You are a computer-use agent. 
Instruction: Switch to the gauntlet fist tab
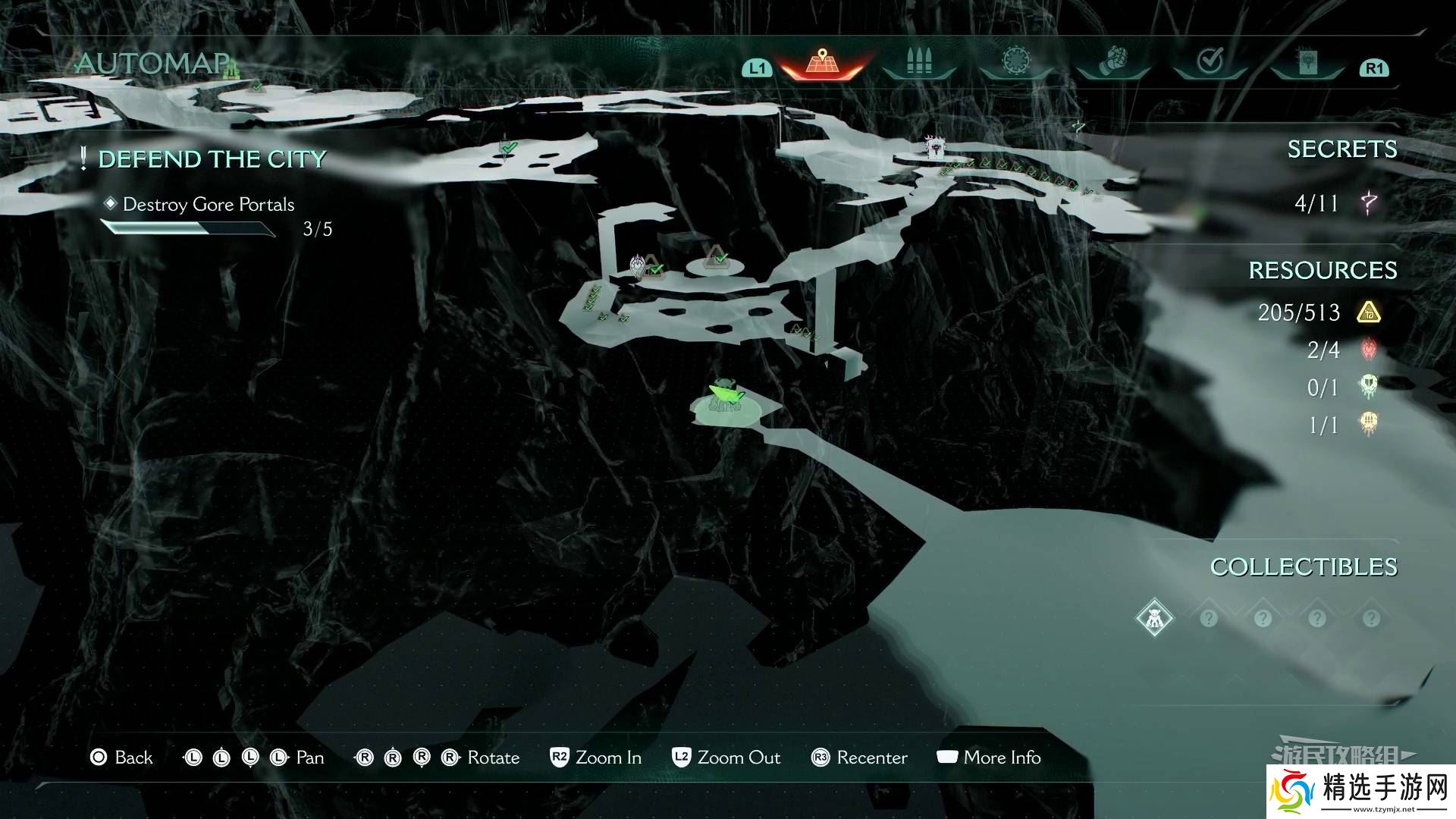(x=1112, y=62)
